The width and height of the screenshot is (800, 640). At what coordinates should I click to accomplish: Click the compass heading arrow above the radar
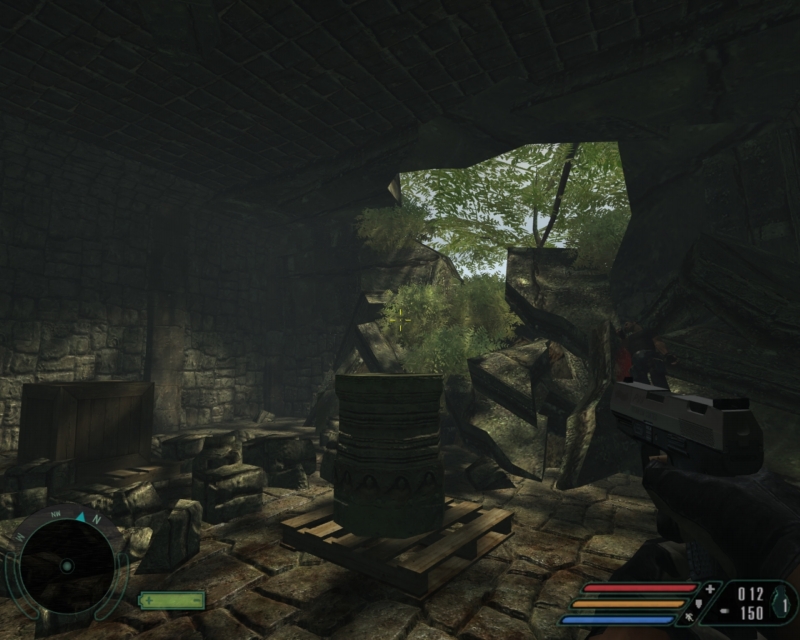pos(79,517)
